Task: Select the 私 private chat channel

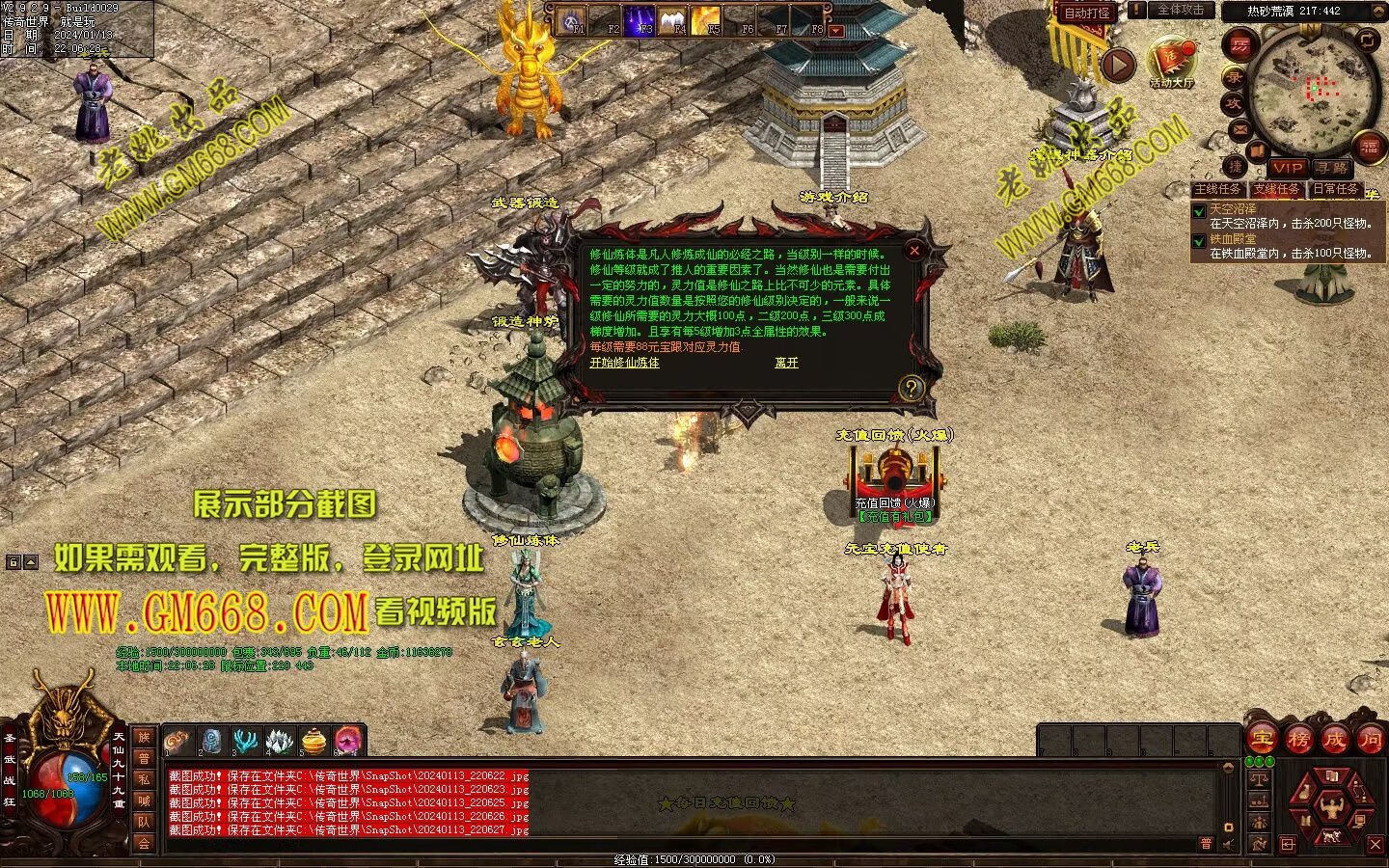Action: [x=144, y=779]
